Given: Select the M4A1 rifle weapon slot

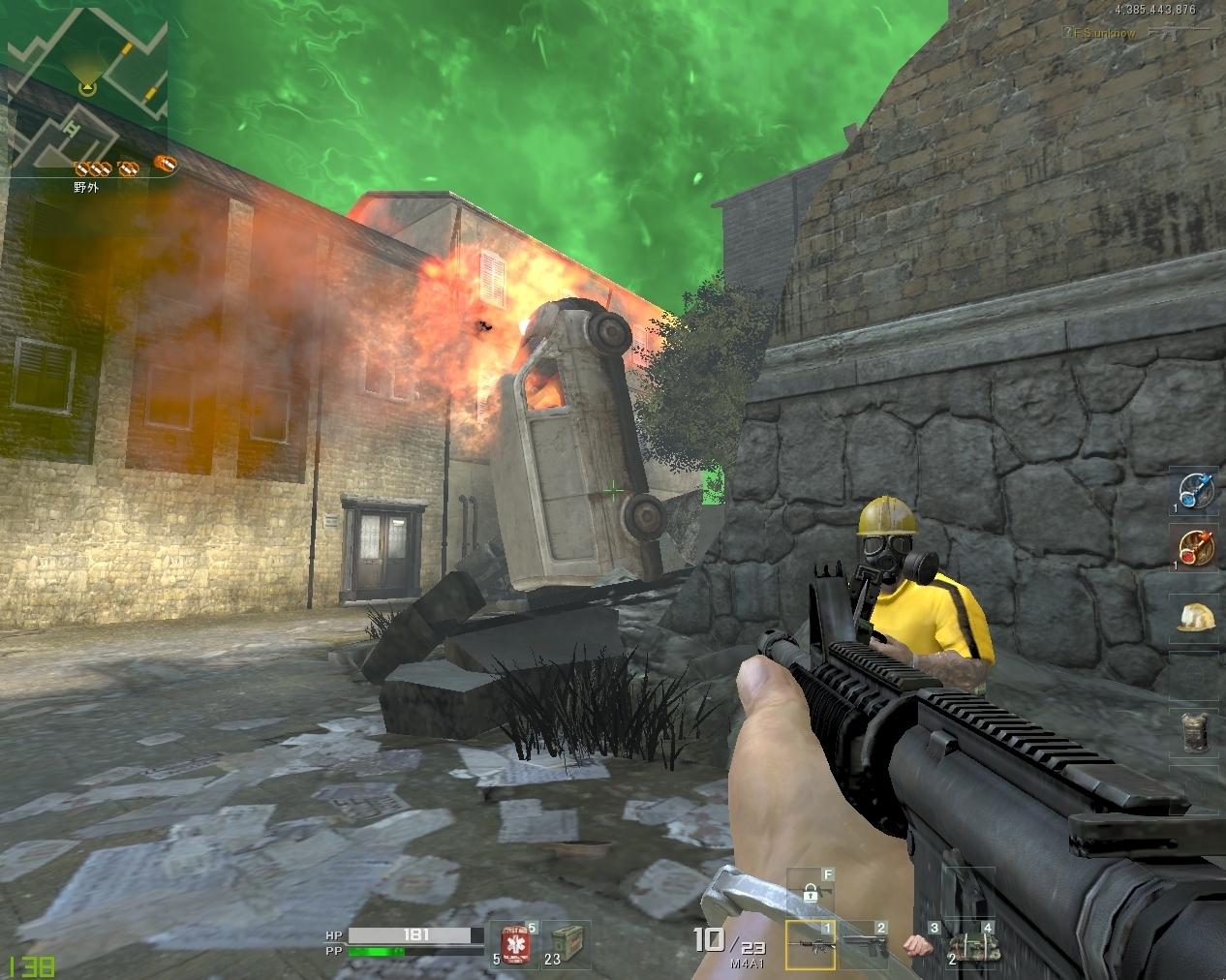Looking at the screenshot, I should [x=810, y=943].
